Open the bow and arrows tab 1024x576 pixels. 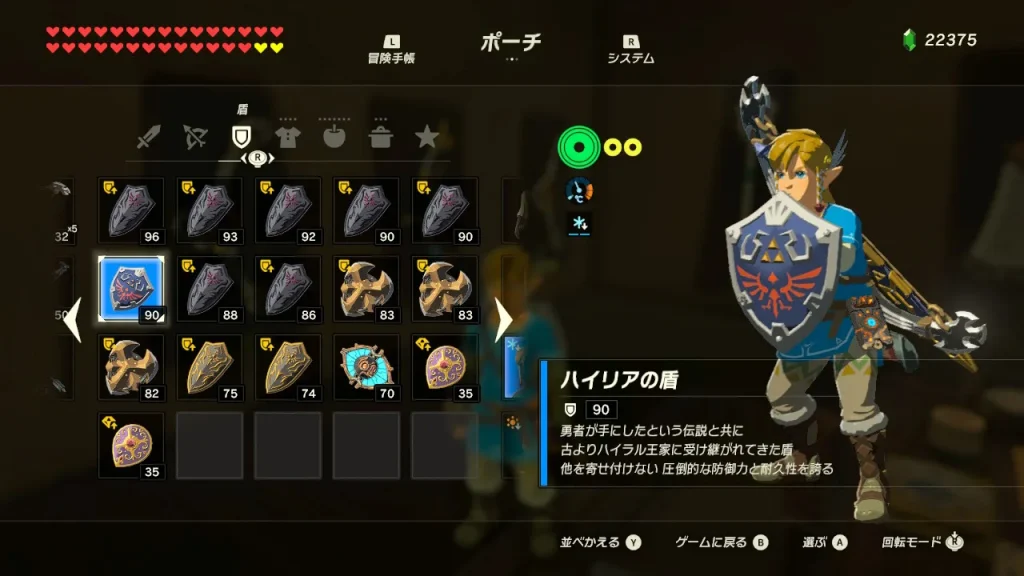tap(196, 137)
